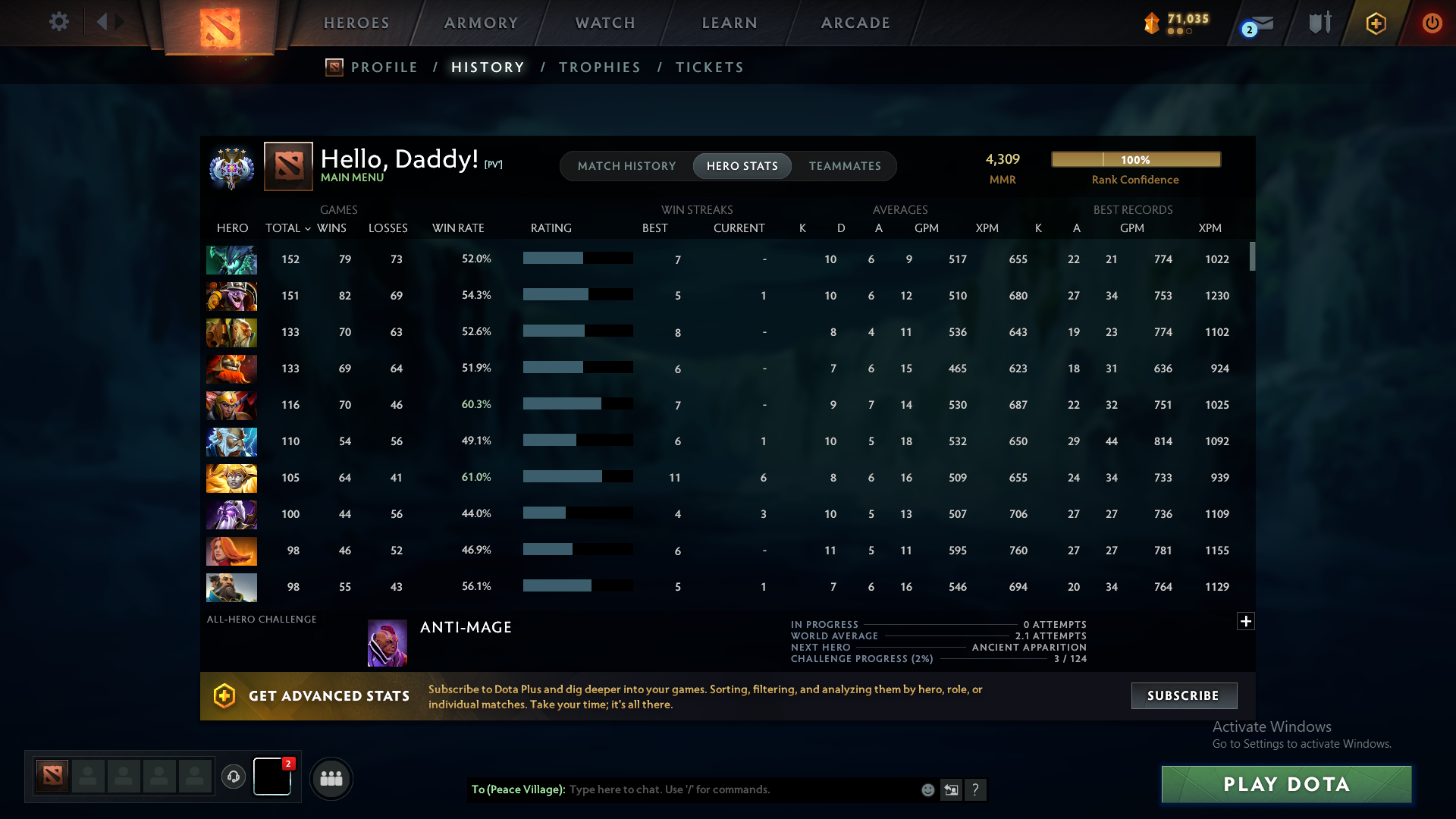Viewport: 1456px width, 819px height.
Task: Toggle voice chat headset icon
Action: pyautogui.click(x=234, y=778)
